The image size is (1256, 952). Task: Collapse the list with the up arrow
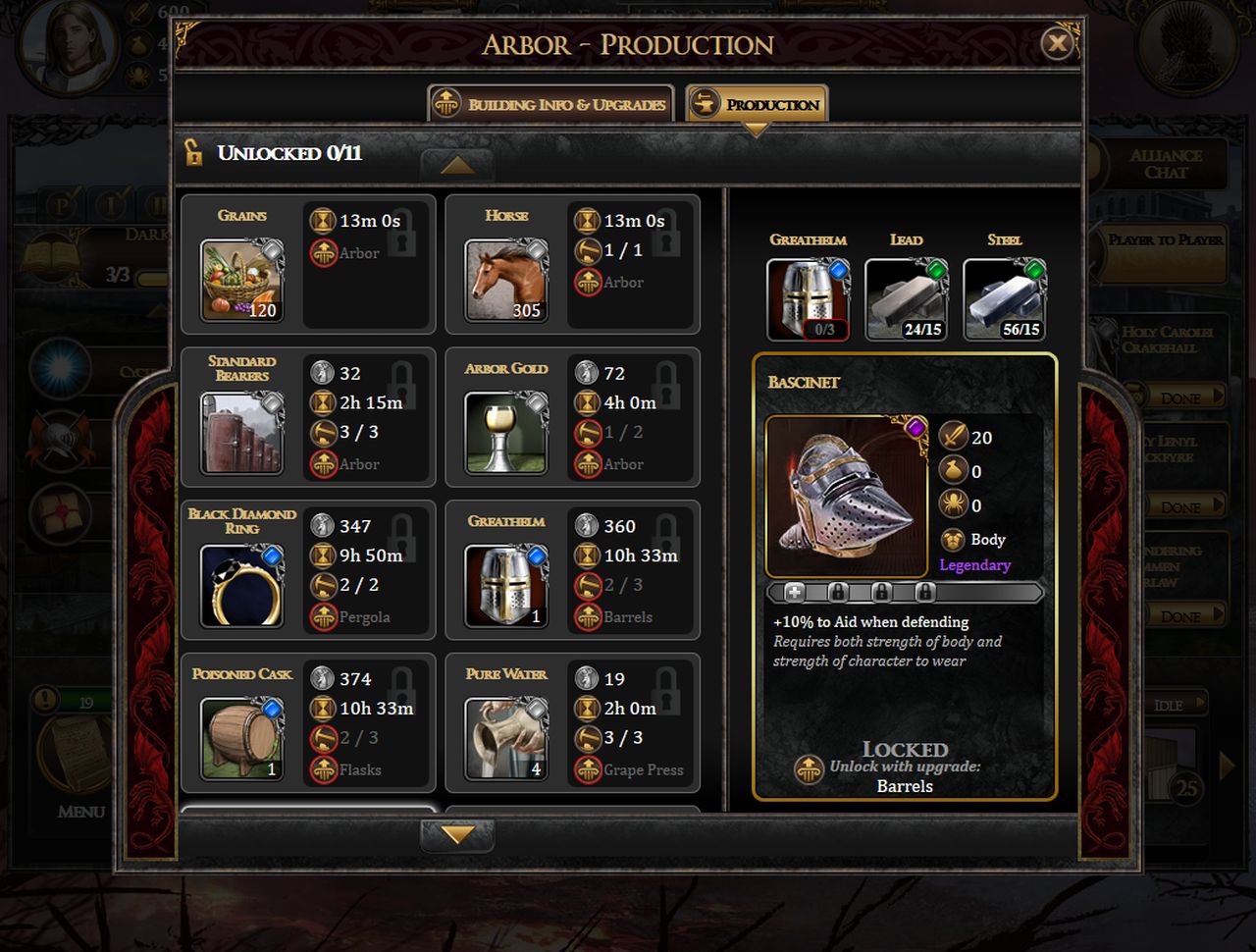click(457, 165)
